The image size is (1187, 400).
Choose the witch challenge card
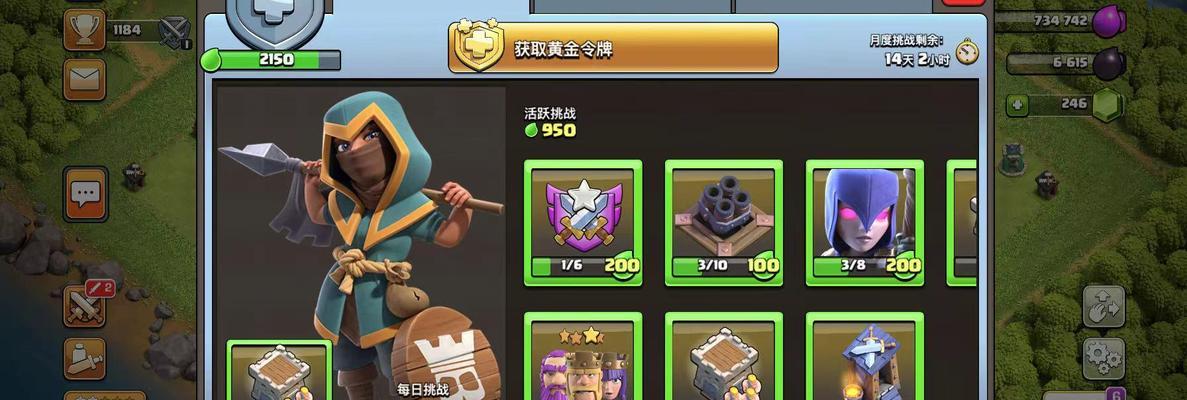pyautogui.click(x=865, y=222)
